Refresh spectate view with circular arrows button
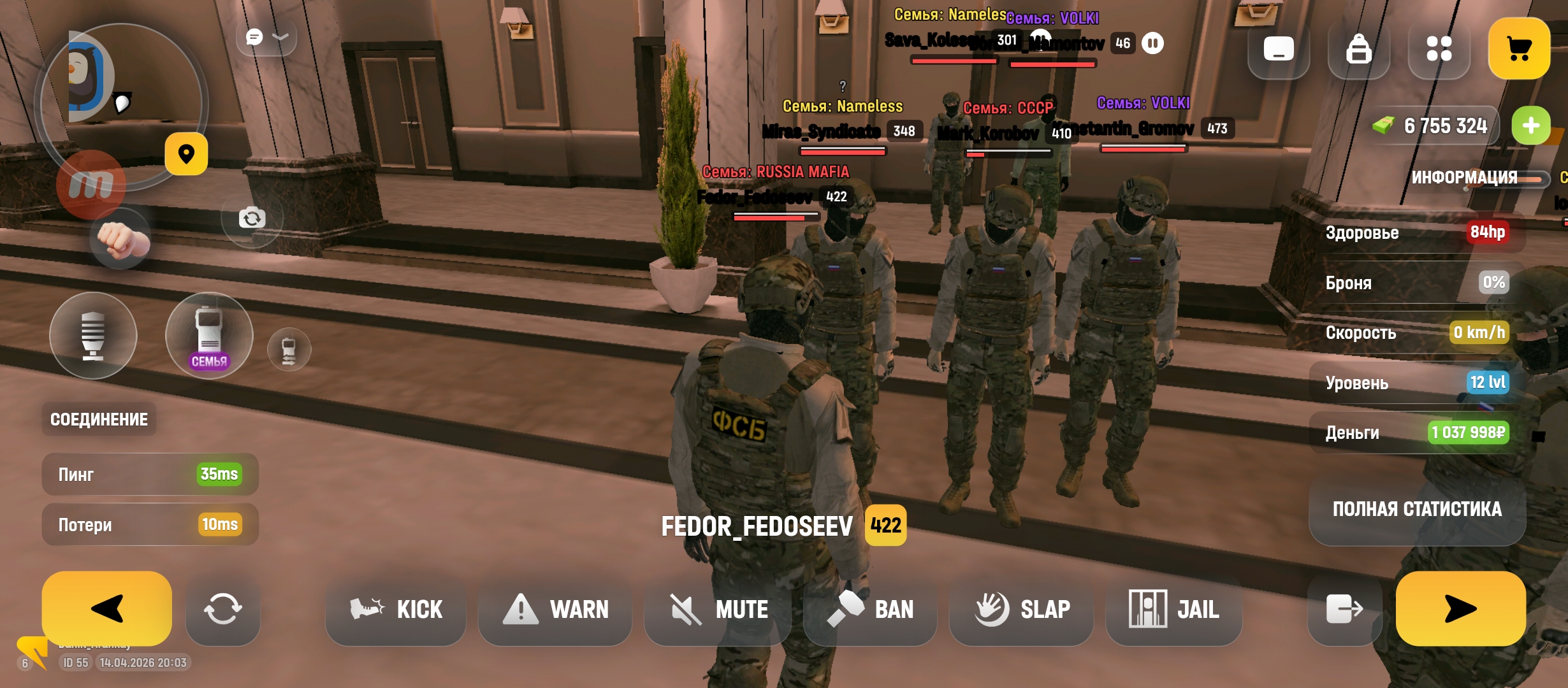Image resolution: width=1568 pixels, height=688 pixels. pyautogui.click(x=222, y=609)
